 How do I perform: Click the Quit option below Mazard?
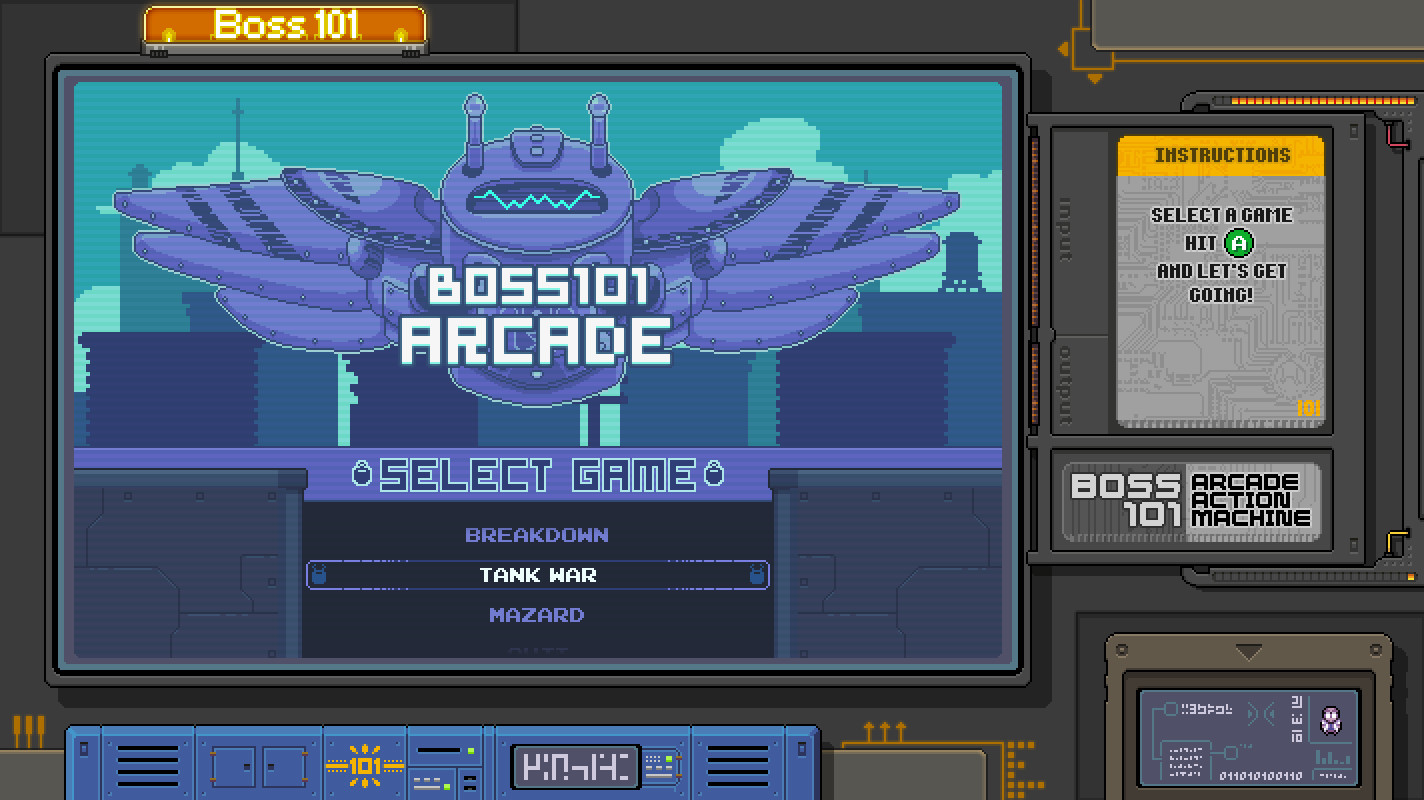(537, 650)
